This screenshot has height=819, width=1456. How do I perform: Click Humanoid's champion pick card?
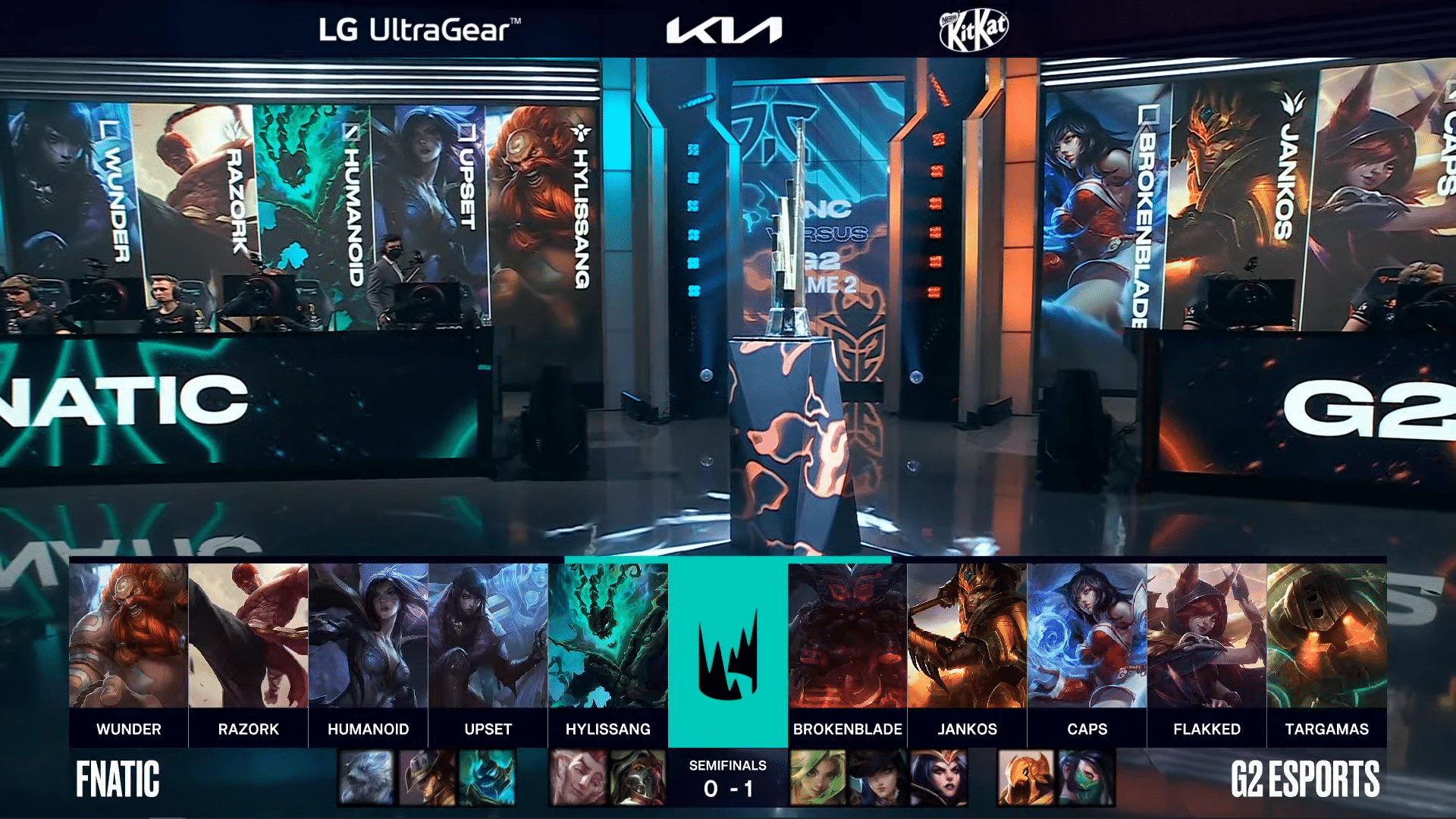point(368,637)
